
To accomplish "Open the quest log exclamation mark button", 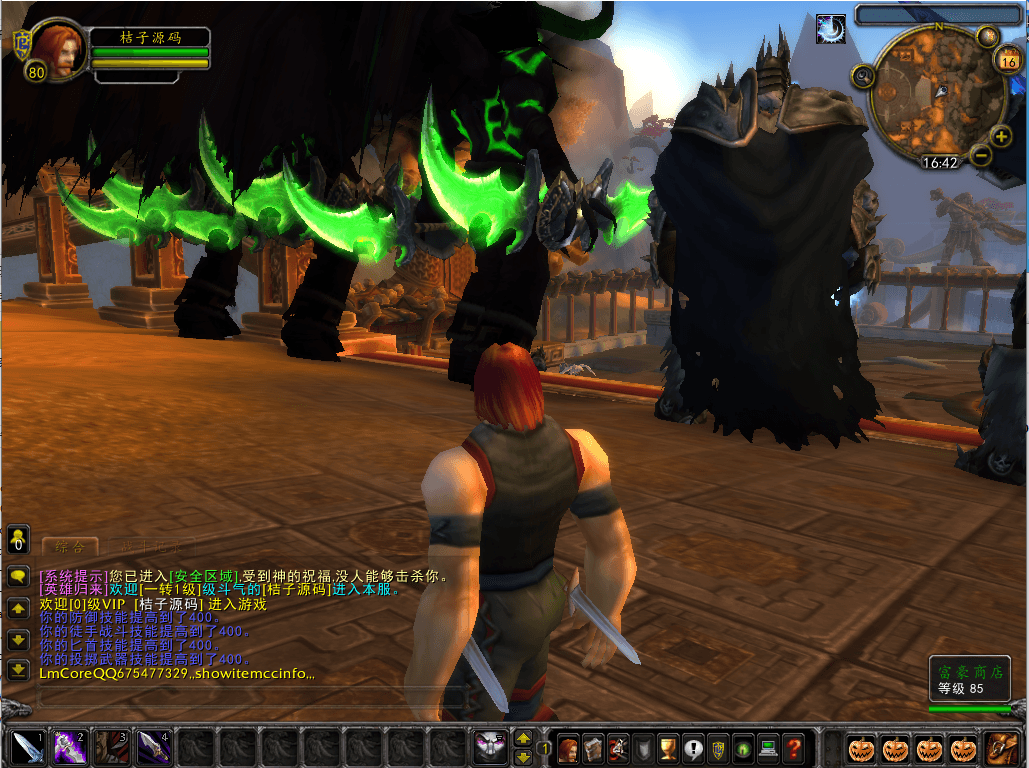I will coord(694,748).
